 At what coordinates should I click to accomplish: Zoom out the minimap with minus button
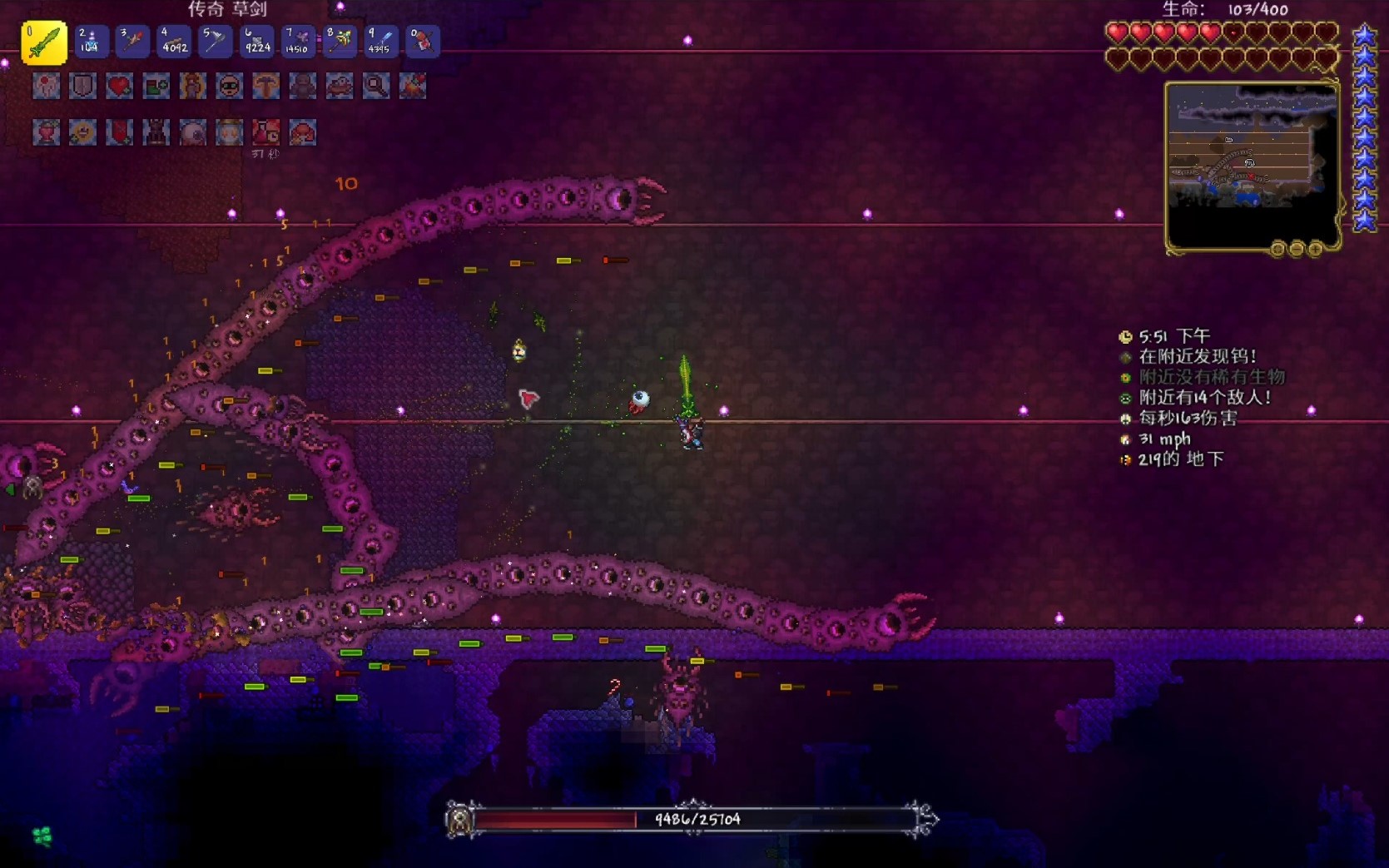[1296, 249]
